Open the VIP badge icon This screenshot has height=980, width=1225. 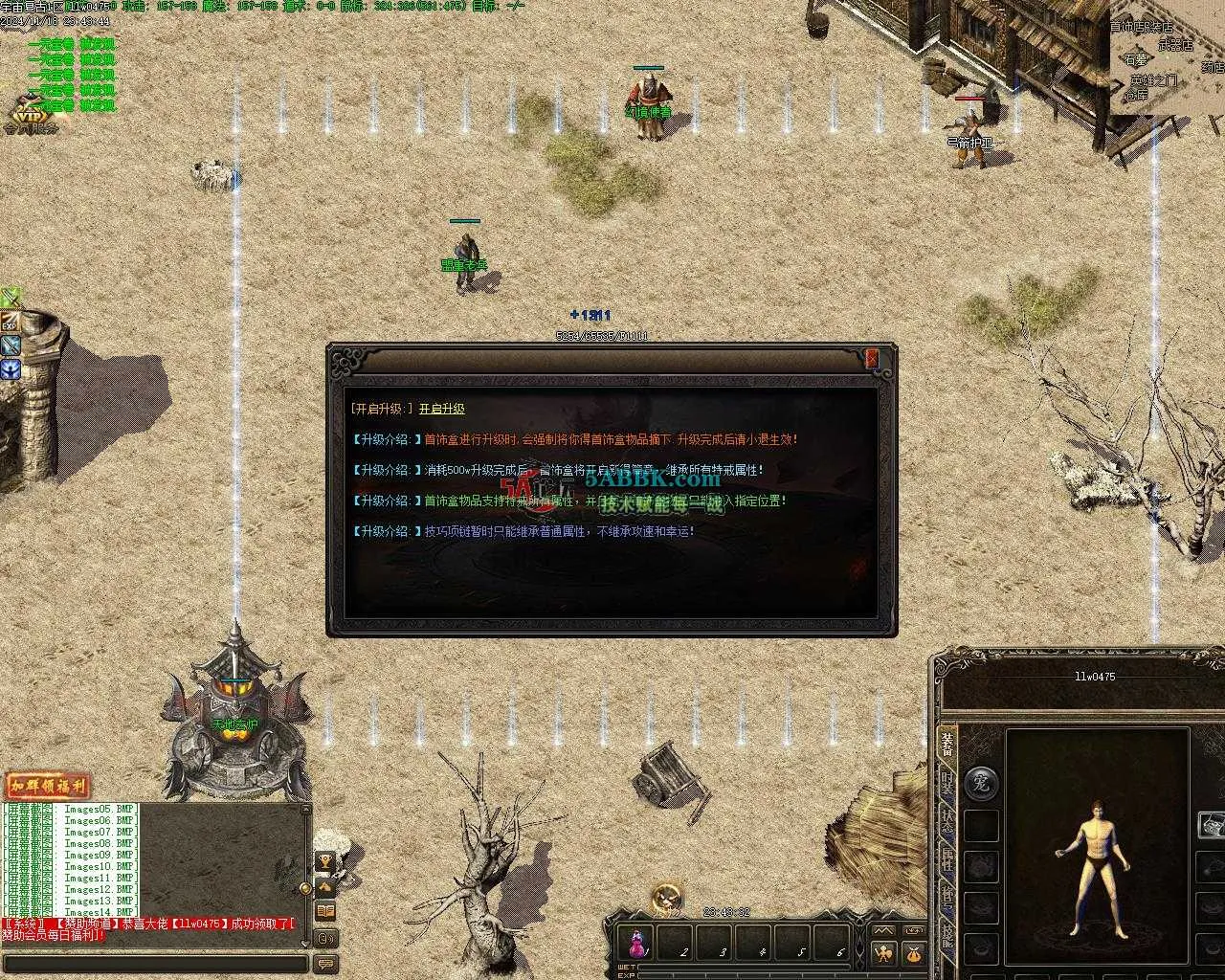coord(27,118)
